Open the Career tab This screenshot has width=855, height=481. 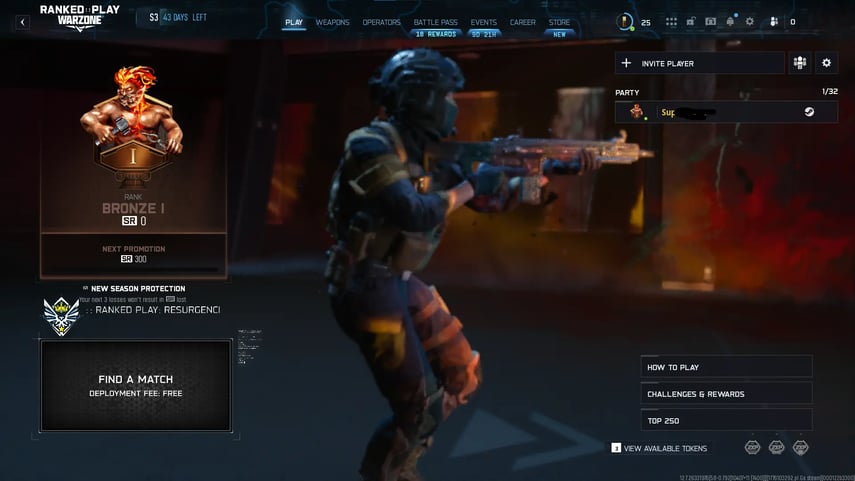click(522, 22)
